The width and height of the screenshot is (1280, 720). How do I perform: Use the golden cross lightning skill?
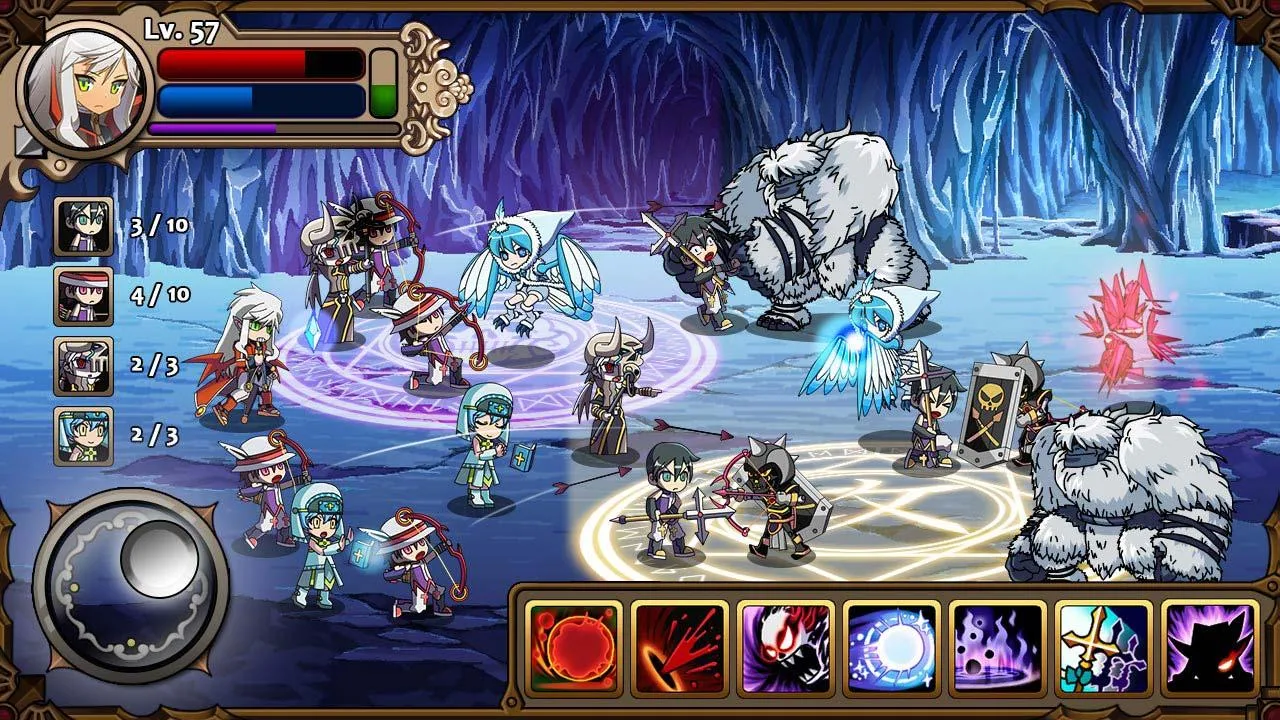tap(1103, 647)
